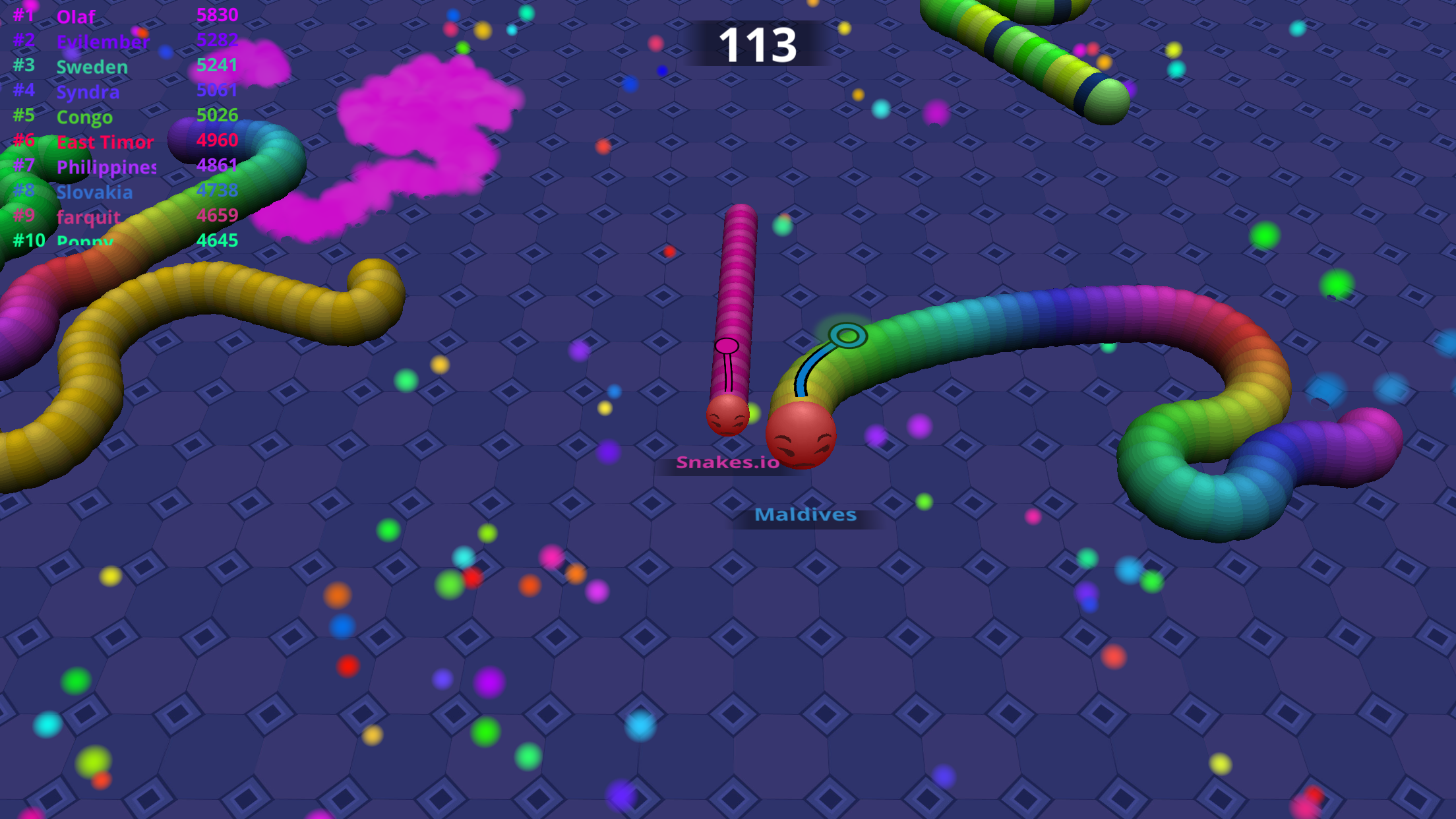Click Sweden's score of 5241
Viewport: 1456px width, 819px height.
coord(218,66)
